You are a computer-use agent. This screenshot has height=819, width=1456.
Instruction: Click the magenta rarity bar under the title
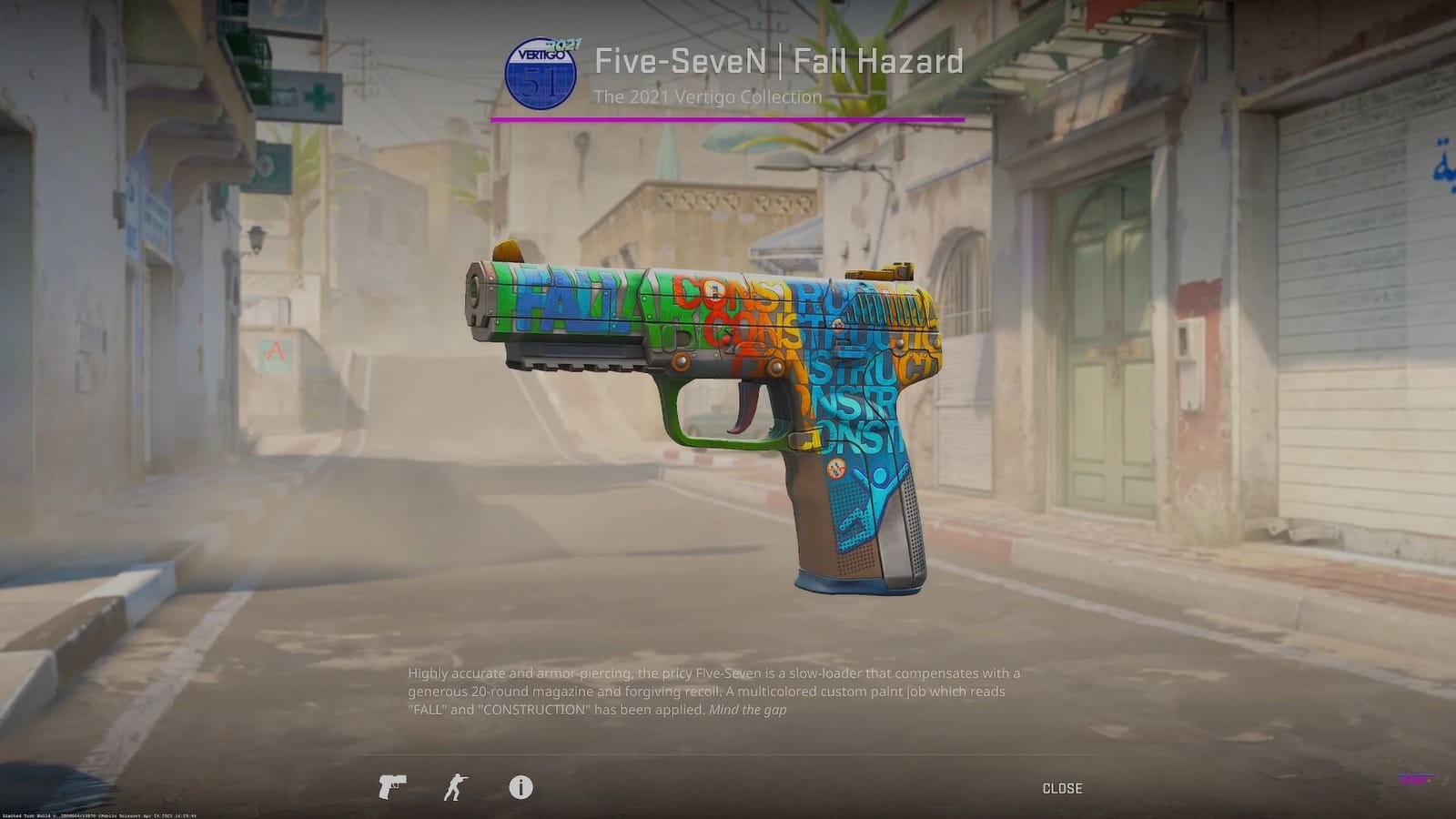(x=728, y=117)
